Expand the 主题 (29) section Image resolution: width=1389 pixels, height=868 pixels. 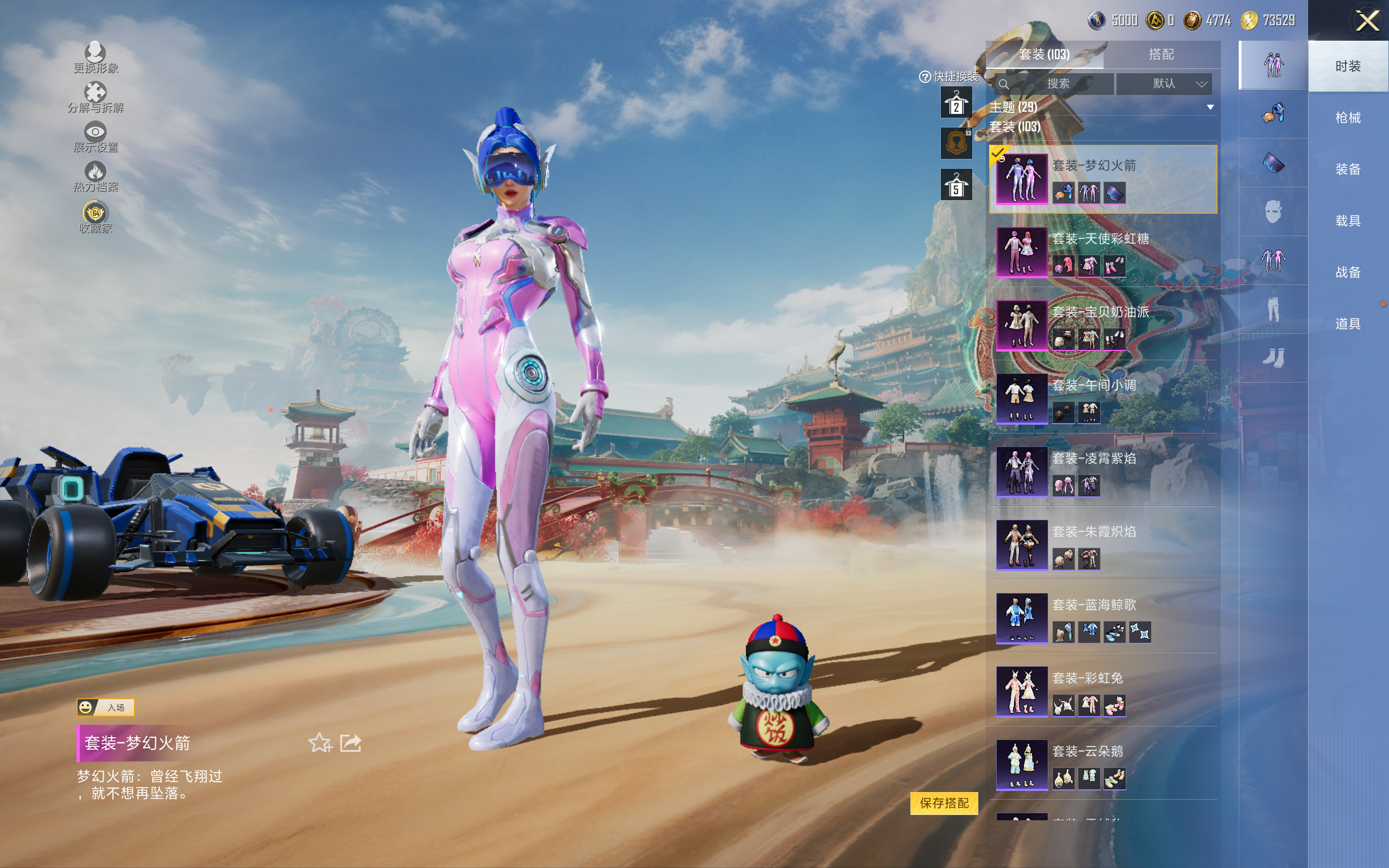(1210, 107)
